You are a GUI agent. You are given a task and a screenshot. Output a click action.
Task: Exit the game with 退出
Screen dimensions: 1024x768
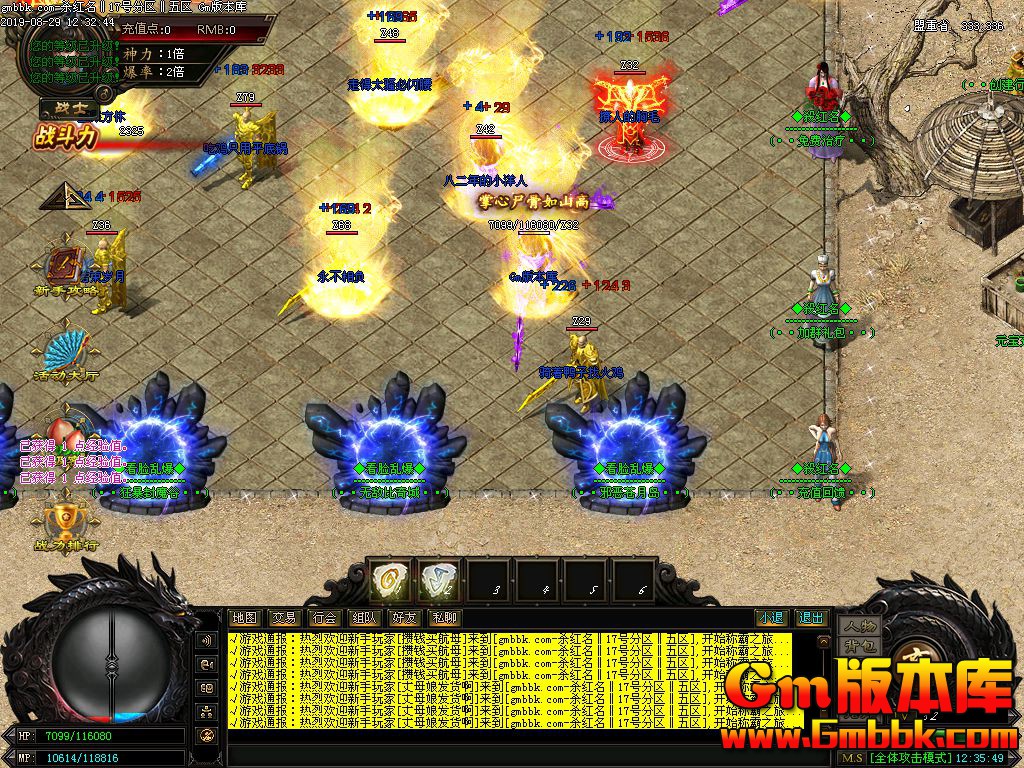(x=811, y=618)
